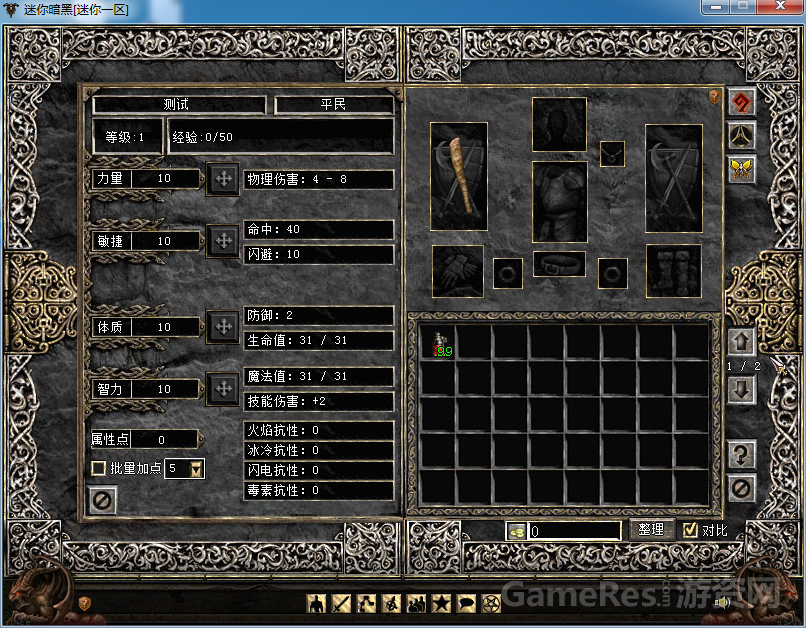Toggle the 对比 compare checkbox
806x628 pixels.
(690, 530)
